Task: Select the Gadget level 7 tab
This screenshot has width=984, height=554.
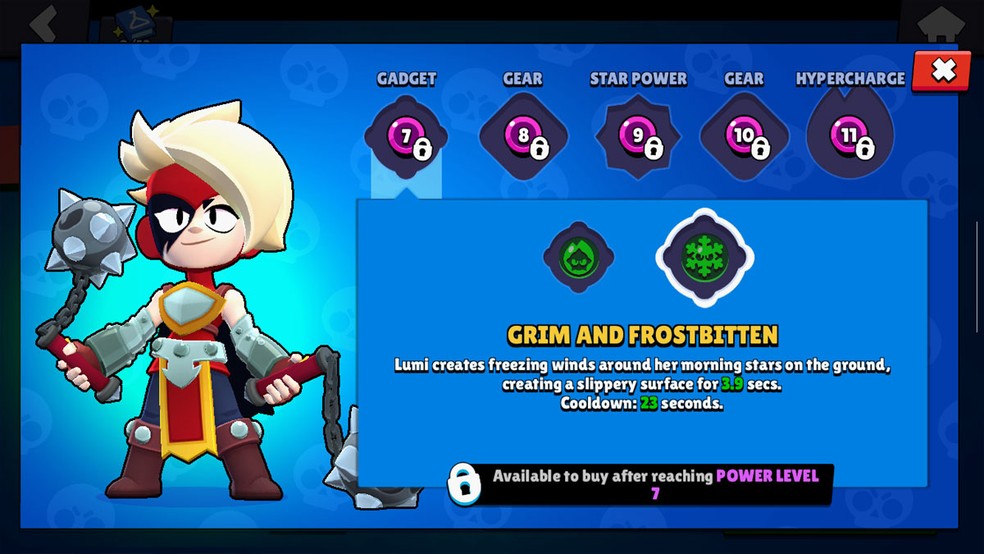Action: pyautogui.click(x=406, y=137)
